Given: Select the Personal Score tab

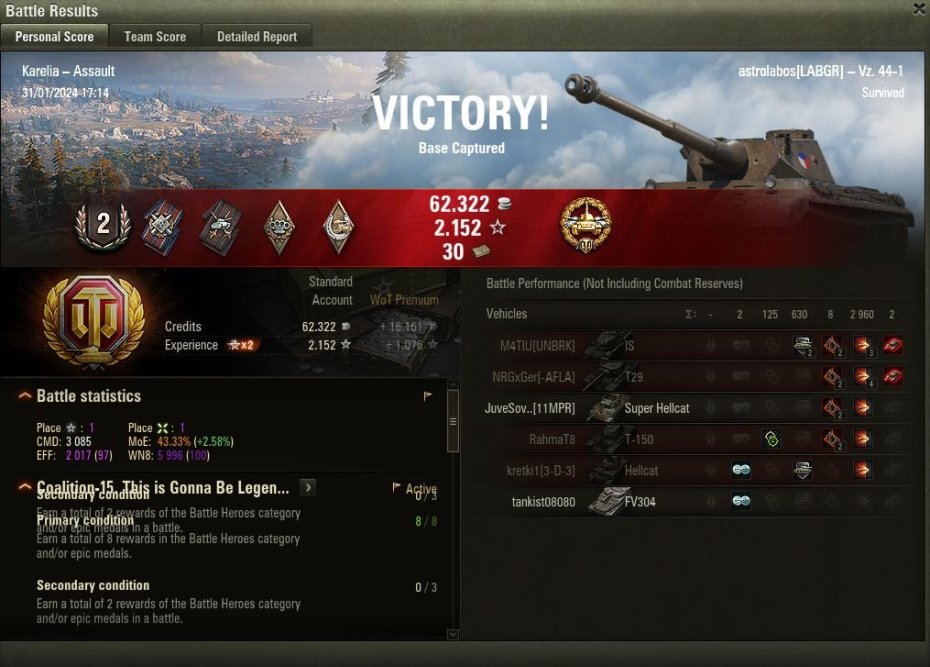Looking at the screenshot, I should point(54,37).
